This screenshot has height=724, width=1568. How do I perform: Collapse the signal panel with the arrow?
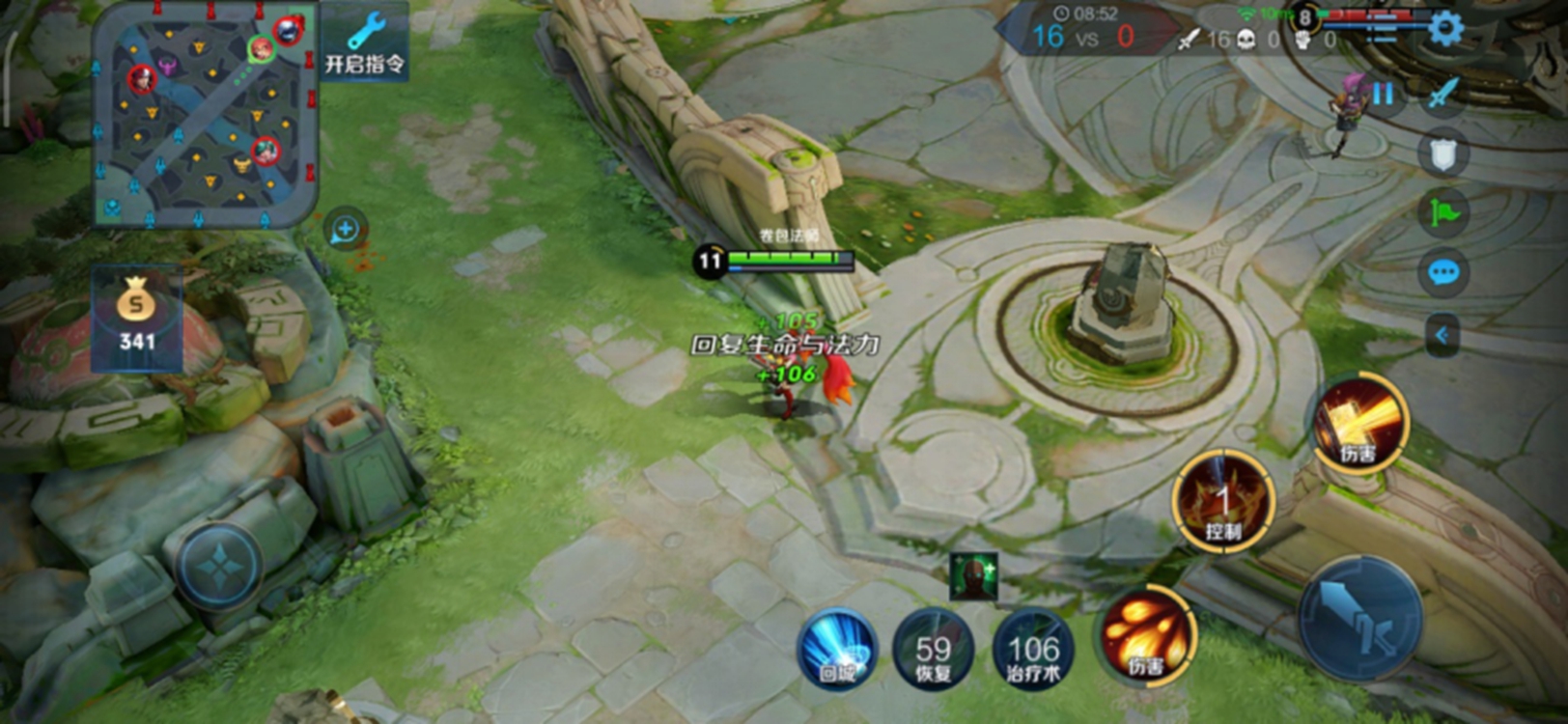(x=1442, y=335)
